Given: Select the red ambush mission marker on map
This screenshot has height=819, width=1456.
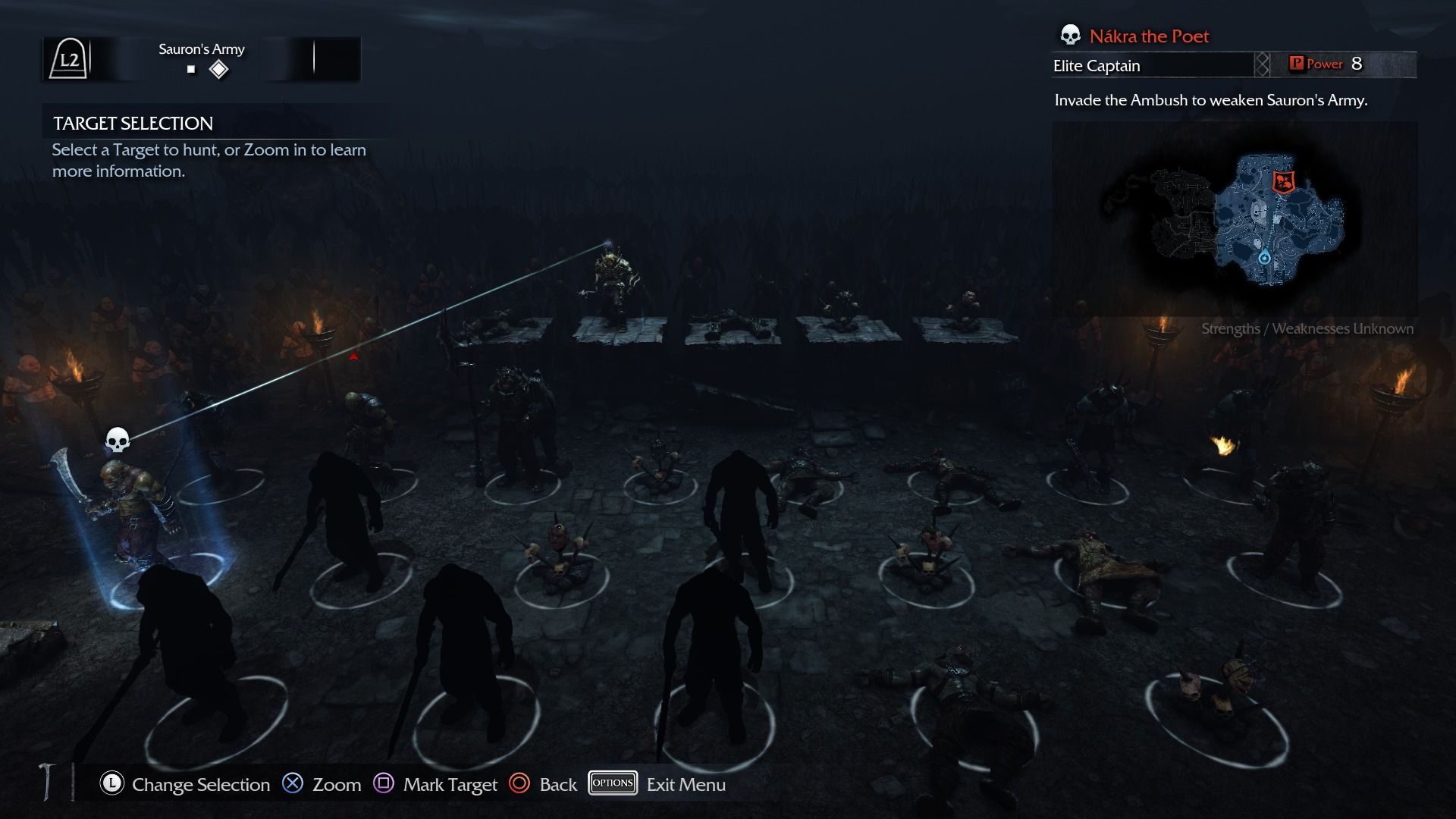Looking at the screenshot, I should (x=1282, y=182).
